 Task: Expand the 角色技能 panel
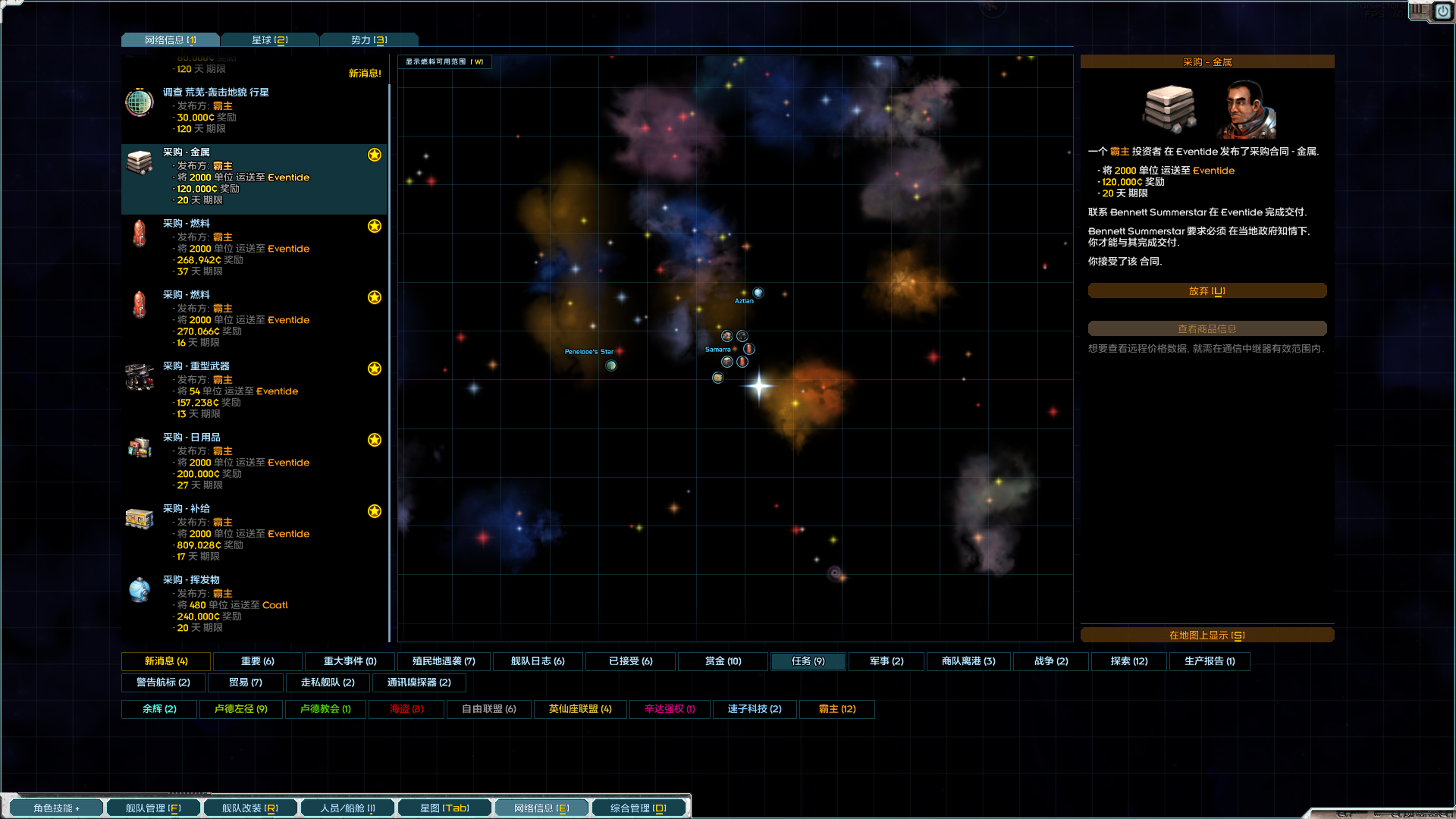click(x=56, y=808)
